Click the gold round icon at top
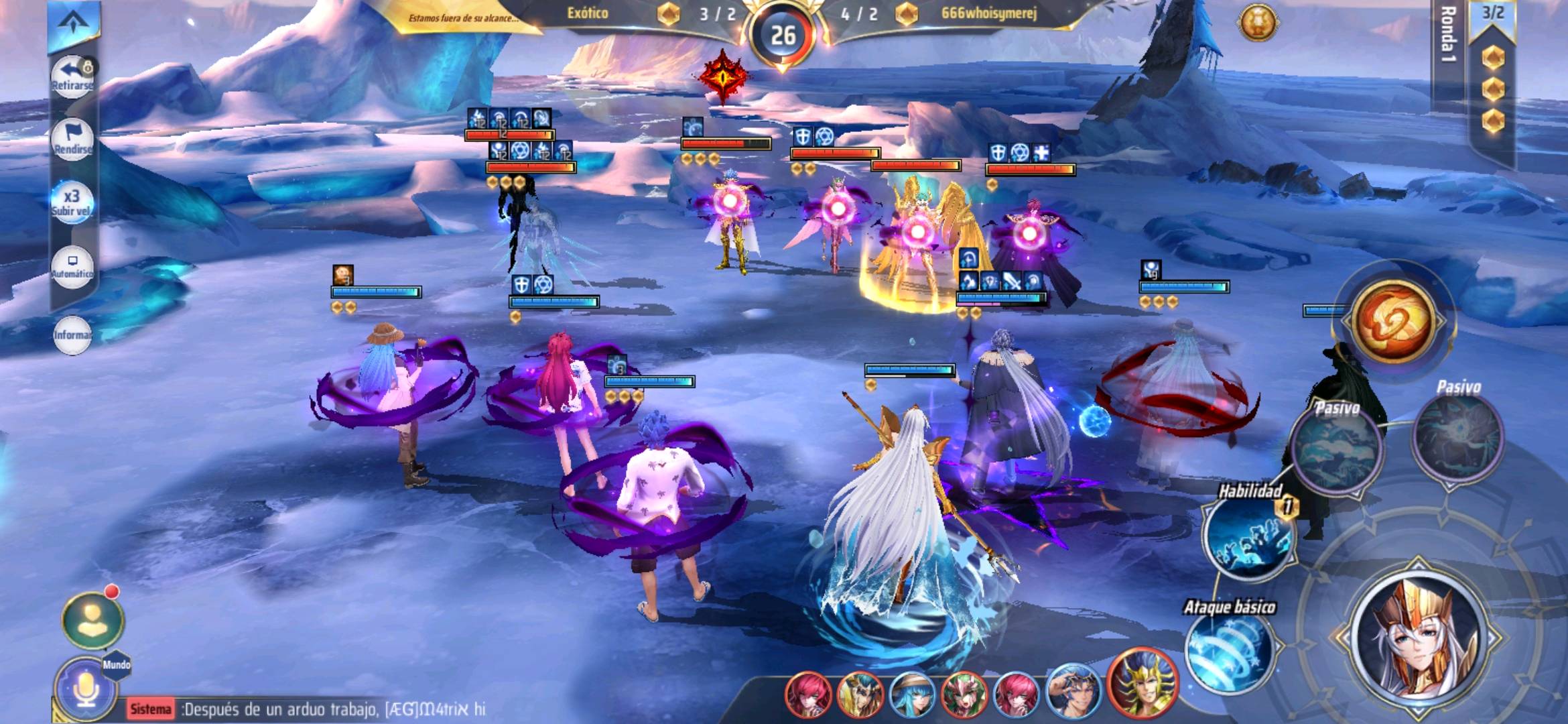 [x=1258, y=23]
